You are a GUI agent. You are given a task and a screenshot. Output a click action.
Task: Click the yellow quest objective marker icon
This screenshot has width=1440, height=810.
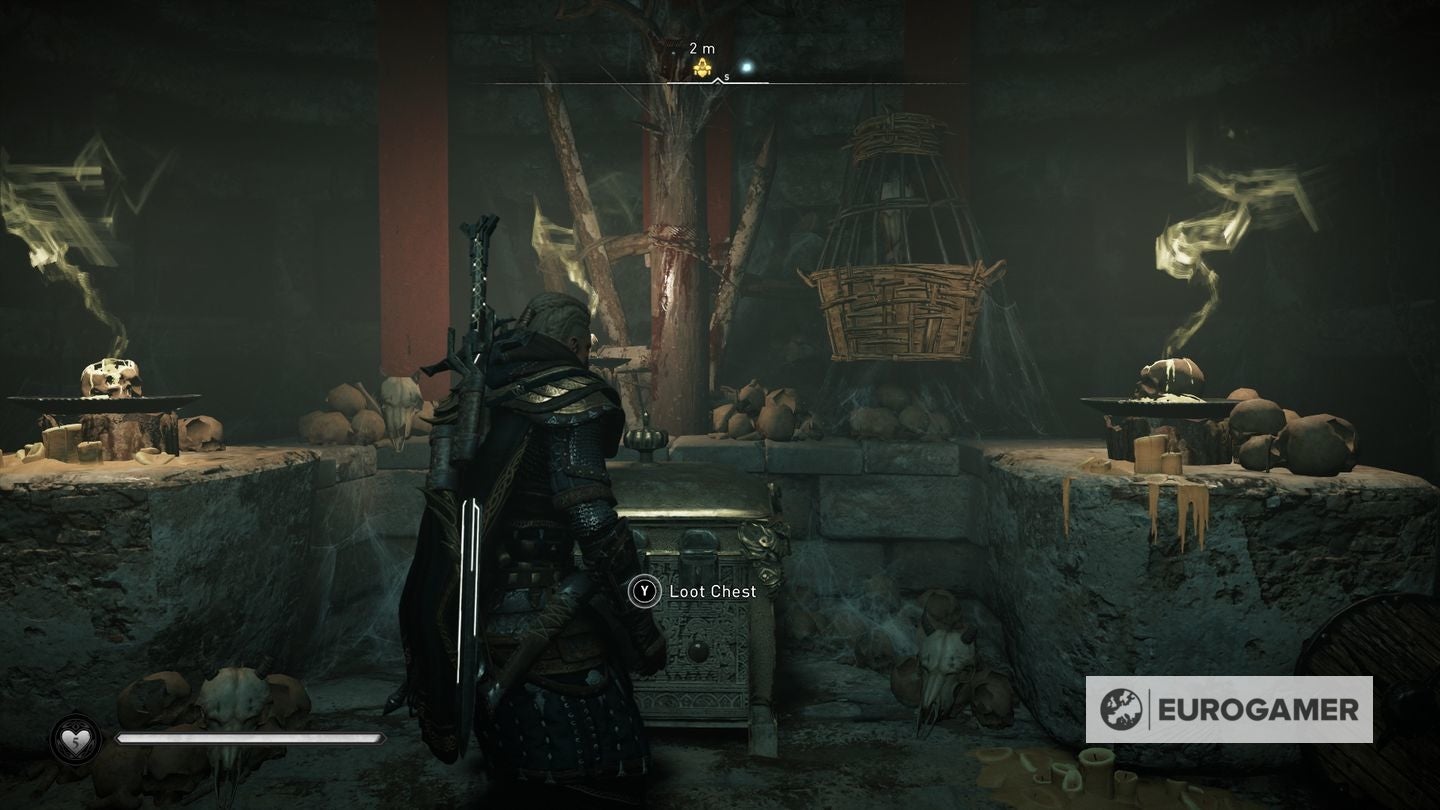703,67
